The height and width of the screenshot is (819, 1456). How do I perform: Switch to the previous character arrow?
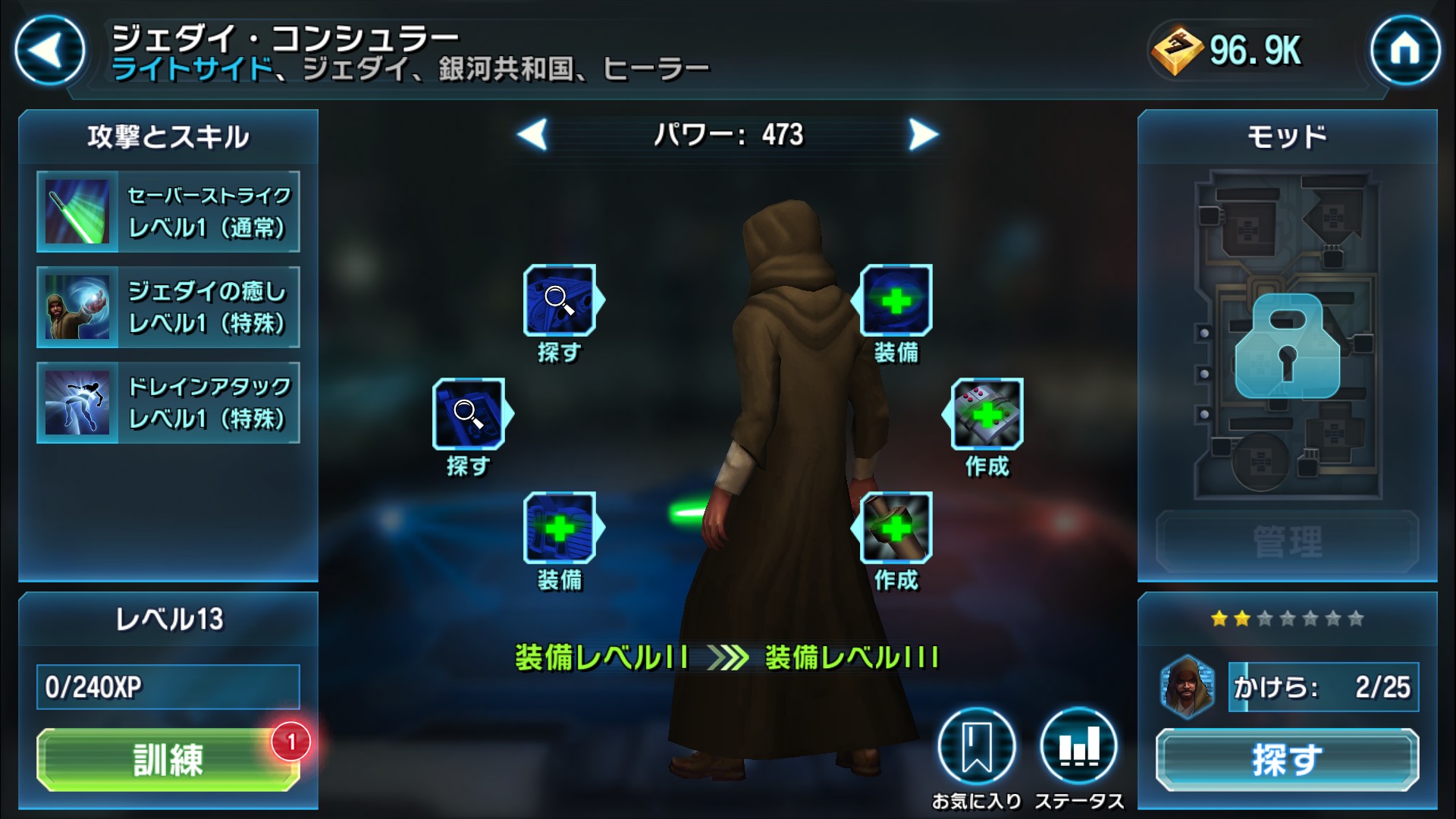click(x=532, y=135)
